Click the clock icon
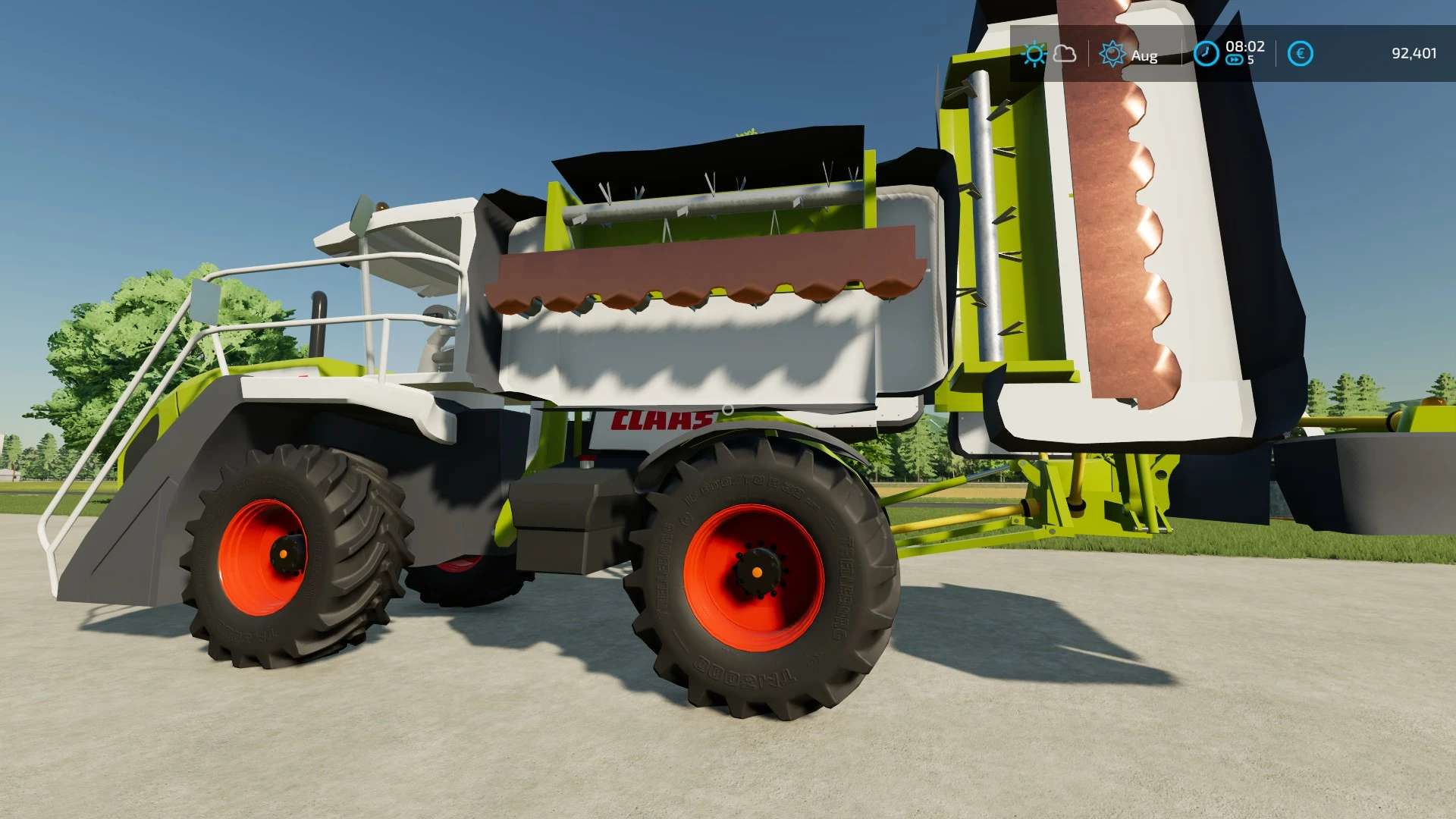The image size is (1456, 819). (x=1206, y=54)
